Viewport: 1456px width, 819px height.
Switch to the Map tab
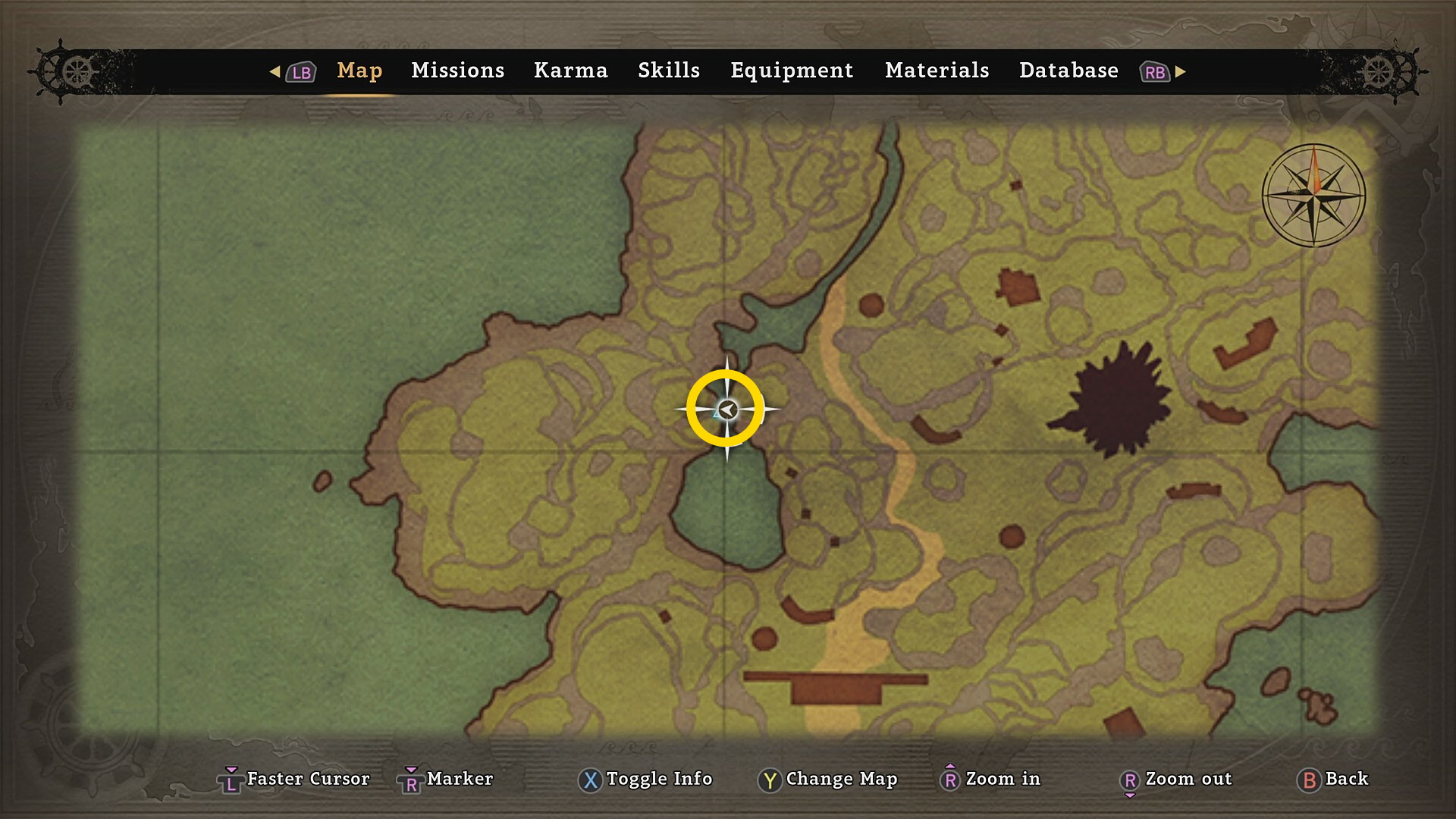(x=359, y=71)
